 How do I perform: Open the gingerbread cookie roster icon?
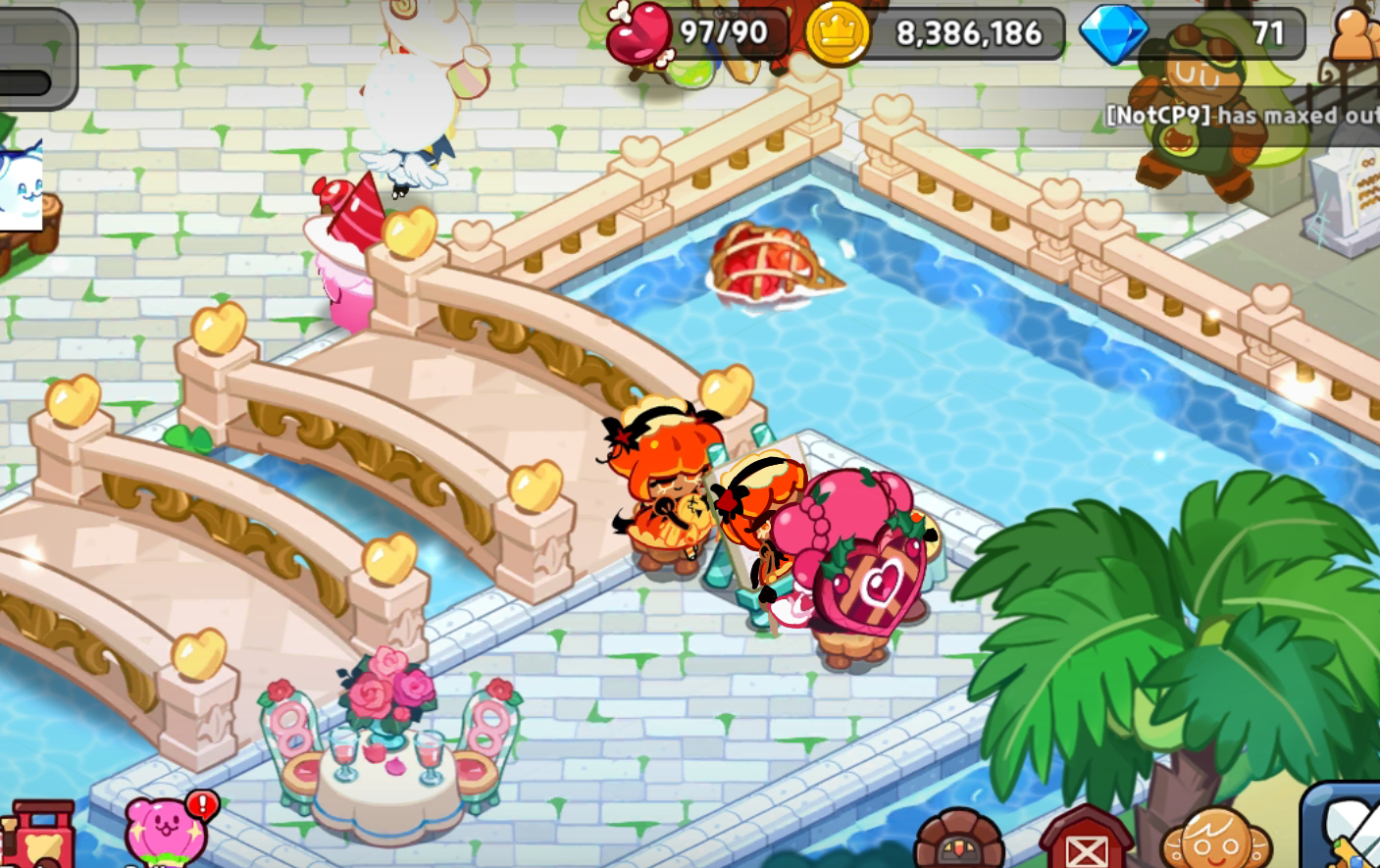pos(1216,840)
